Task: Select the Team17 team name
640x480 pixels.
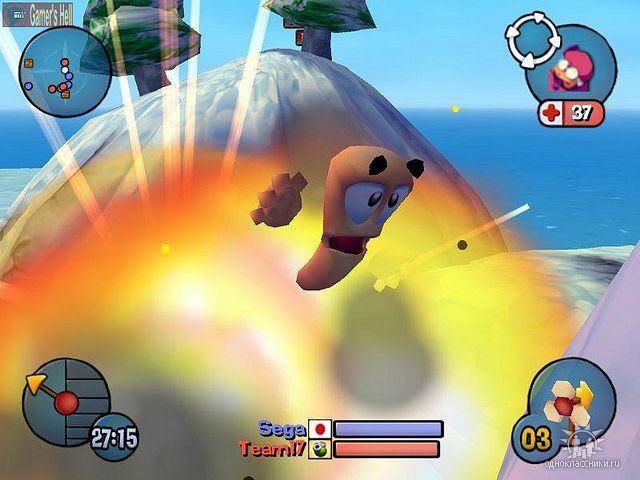Action: (x=272, y=449)
